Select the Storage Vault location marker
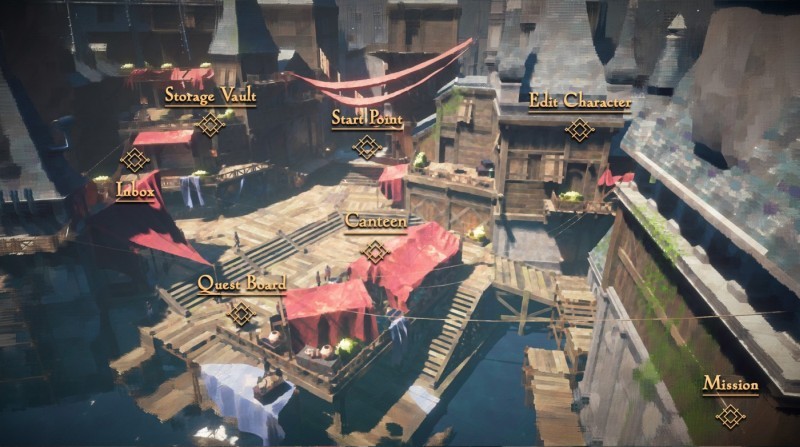Screen dimensions: 800x447 [x=210, y=124]
